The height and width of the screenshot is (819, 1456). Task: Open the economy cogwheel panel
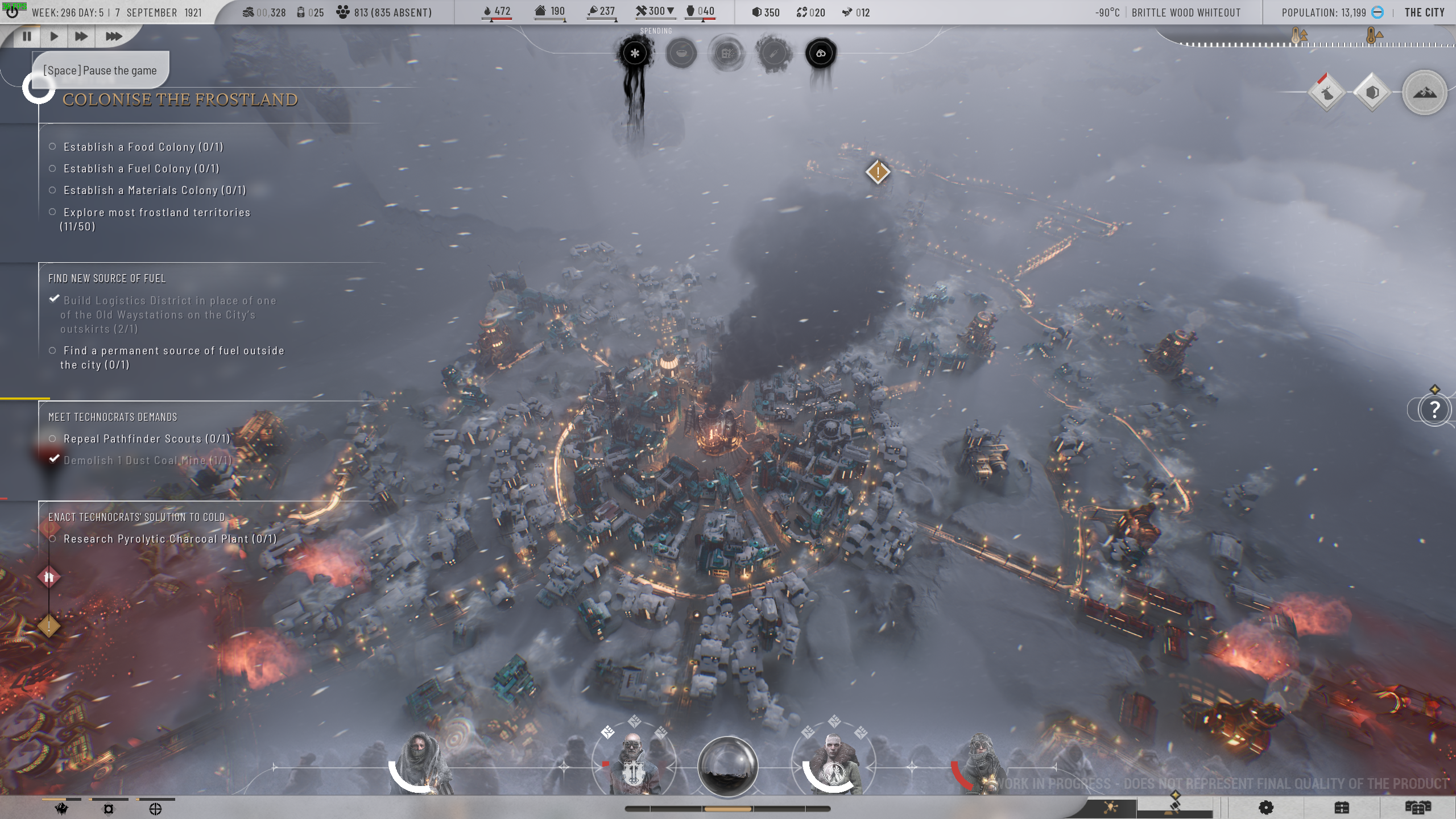[x=1266, y=807]
